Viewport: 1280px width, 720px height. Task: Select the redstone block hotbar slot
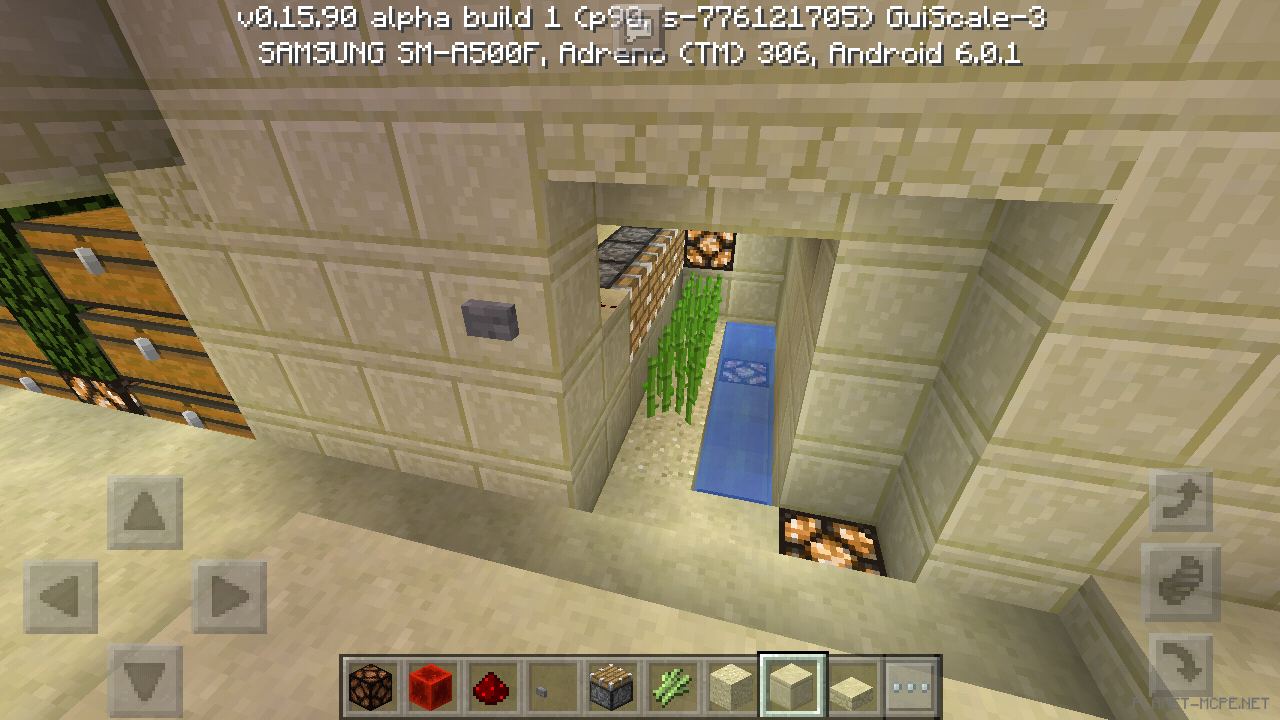(x=430, y=685)
